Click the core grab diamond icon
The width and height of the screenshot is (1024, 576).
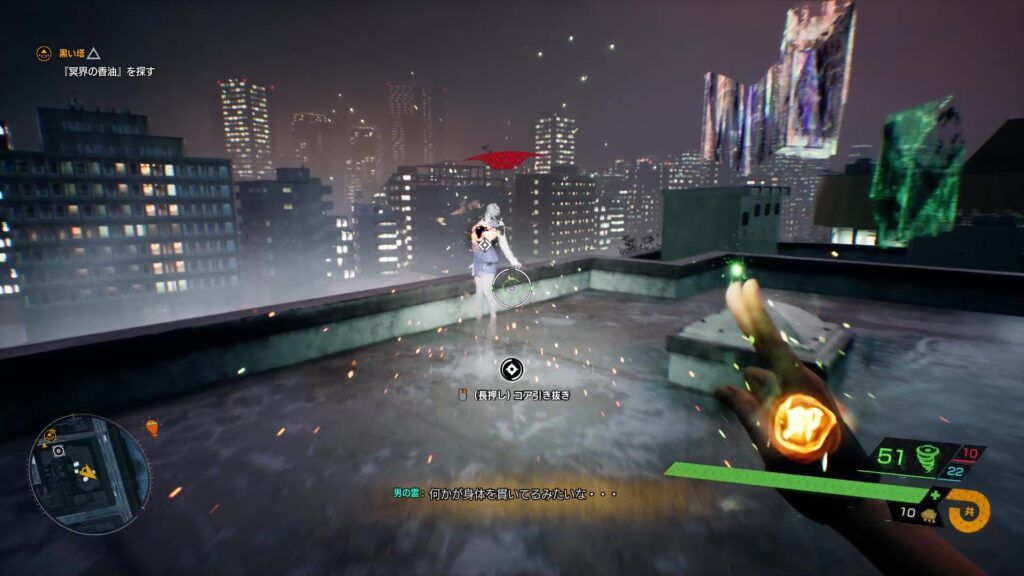[x=511, y=371]
